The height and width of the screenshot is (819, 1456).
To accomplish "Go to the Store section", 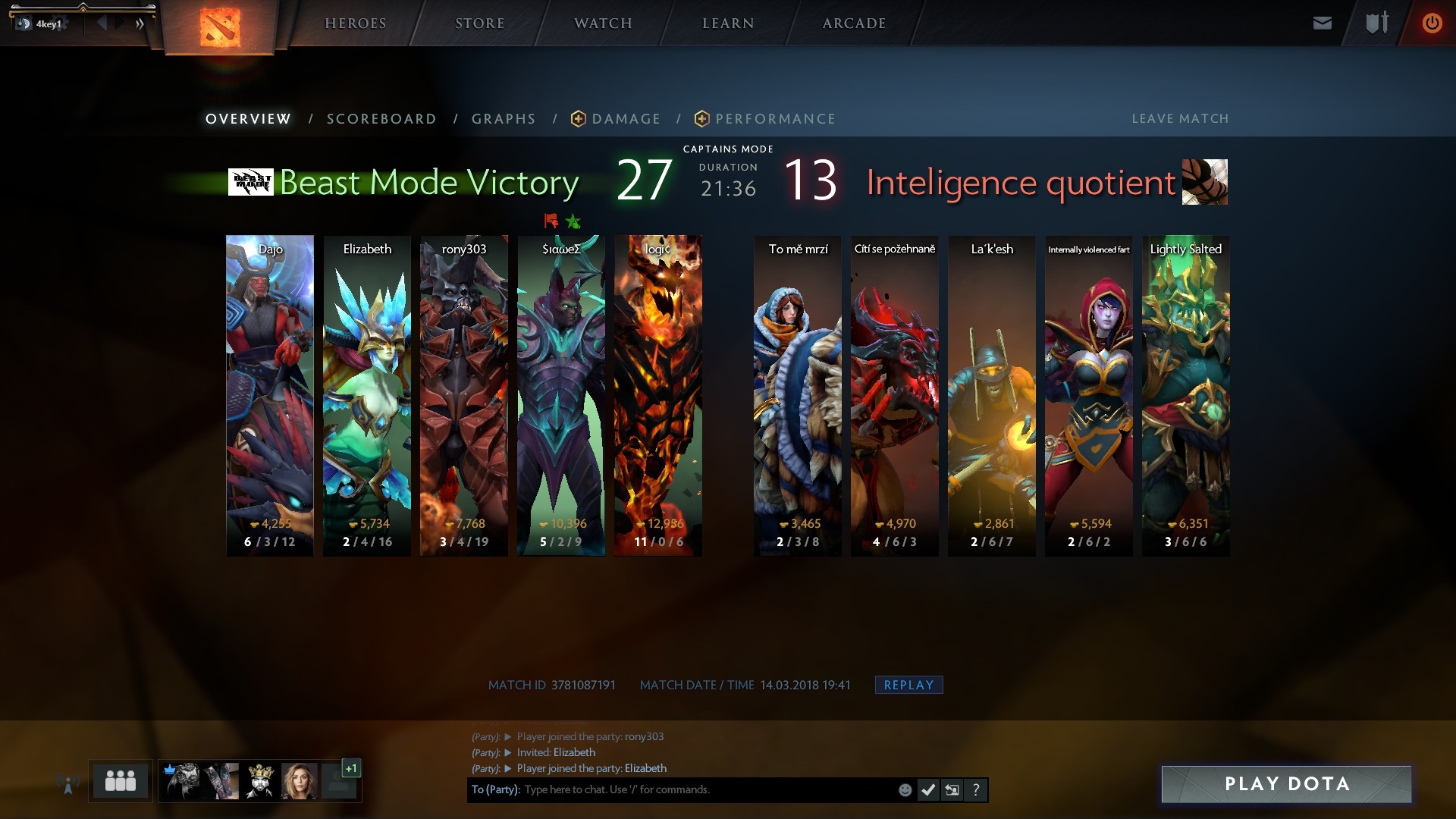I will pyautogui.click(x=479, y=24).
